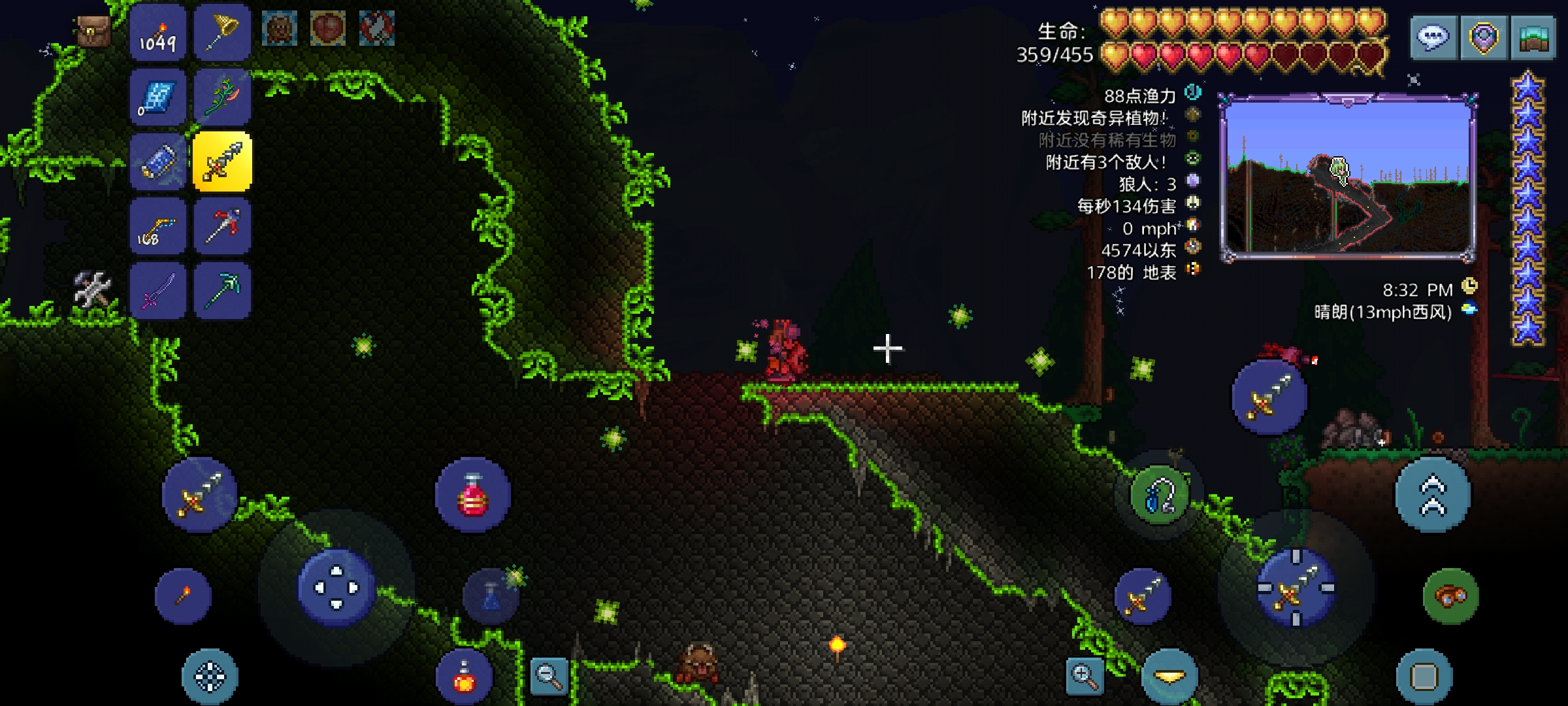
Task: Activate the binoculars button
Action: pyautogui.click(x=1450, y=596)
